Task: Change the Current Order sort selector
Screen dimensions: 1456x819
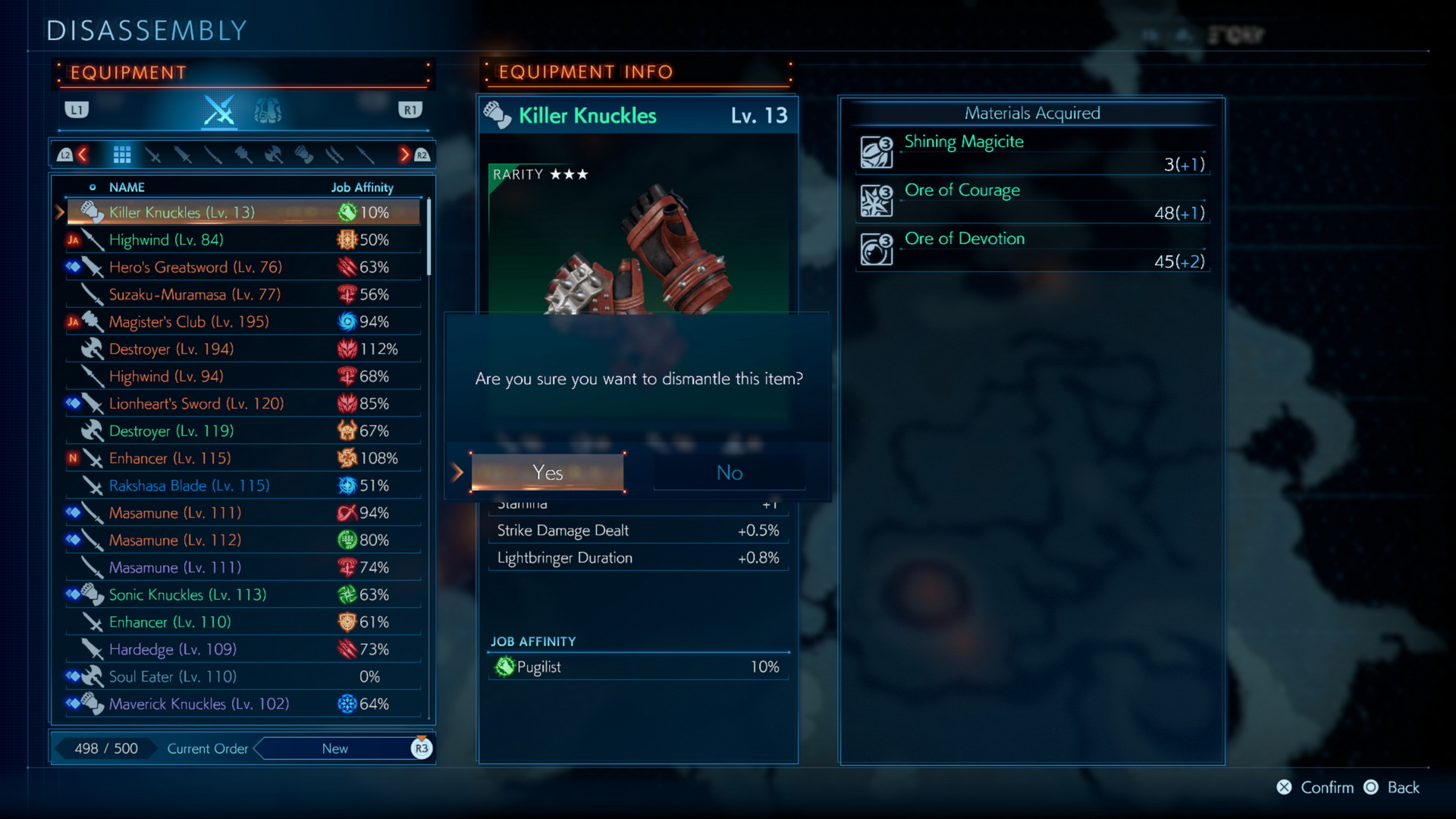Action: 335,748
